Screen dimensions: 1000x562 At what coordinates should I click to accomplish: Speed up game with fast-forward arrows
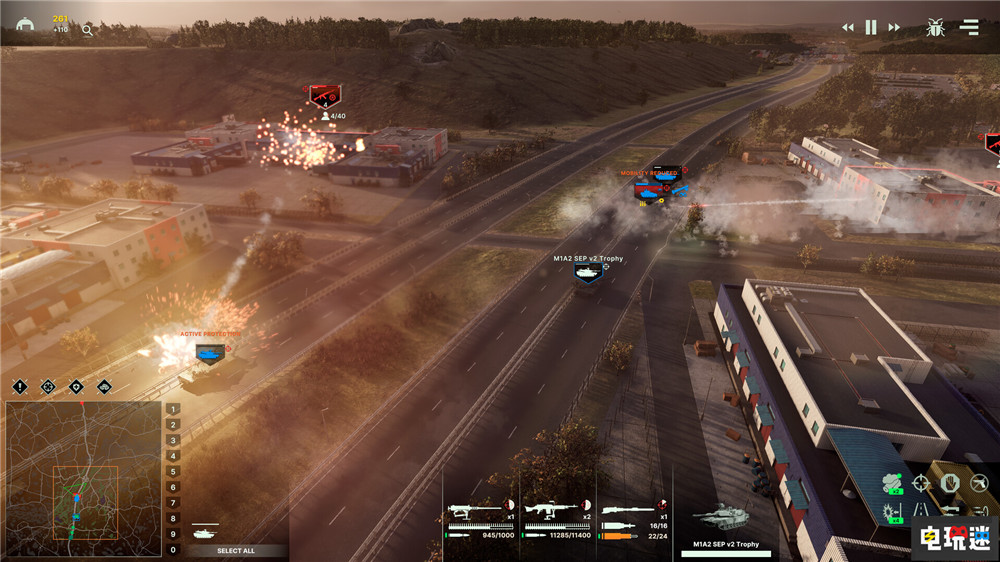[x=894, y=28]
